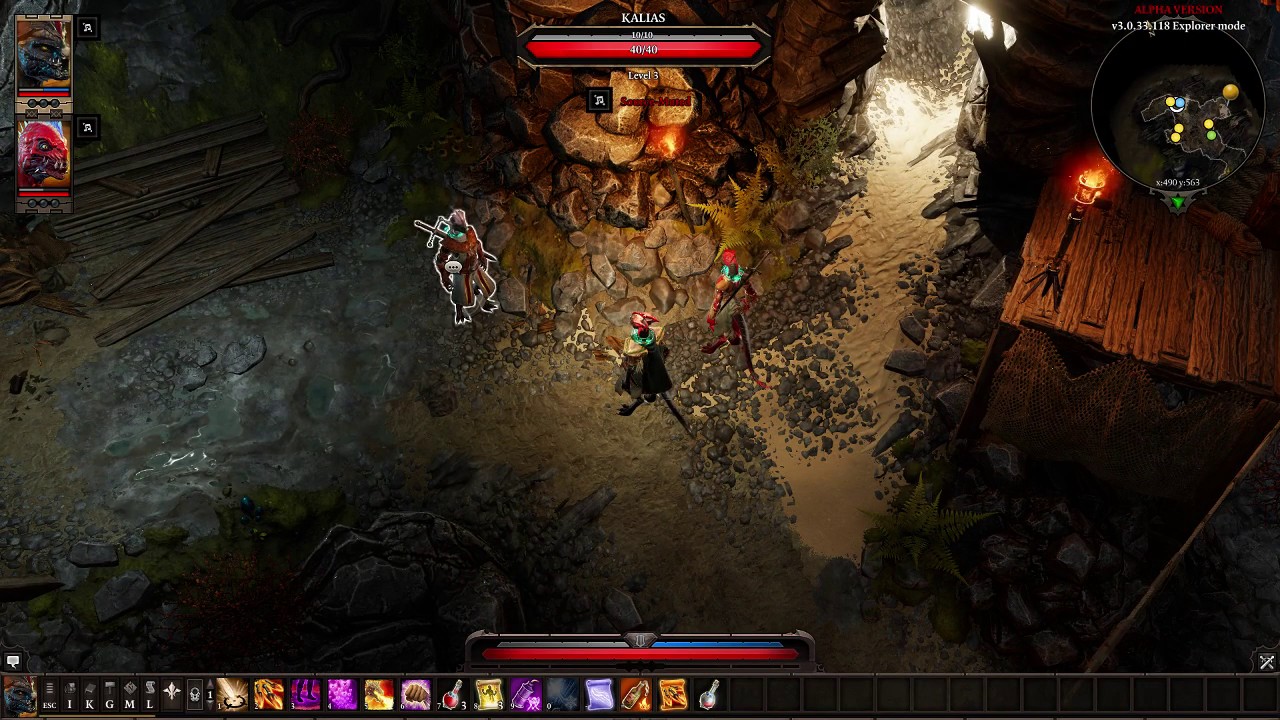Use the fiery claw skill in slot 2
The image size is (1280, 720).
pyautogui.click(x=269, y=694)
